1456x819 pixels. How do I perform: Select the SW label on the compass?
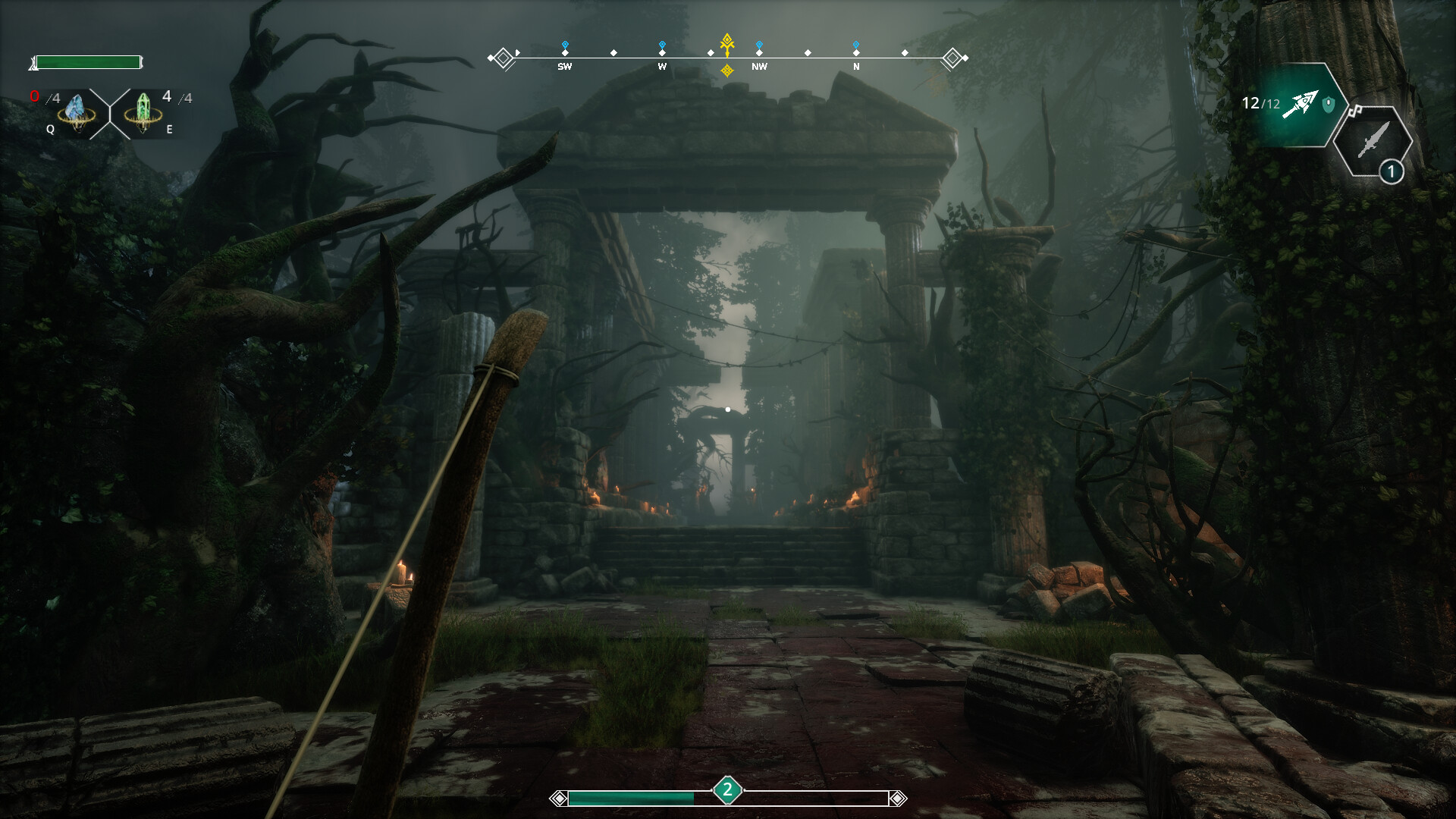tap(564, 67)
